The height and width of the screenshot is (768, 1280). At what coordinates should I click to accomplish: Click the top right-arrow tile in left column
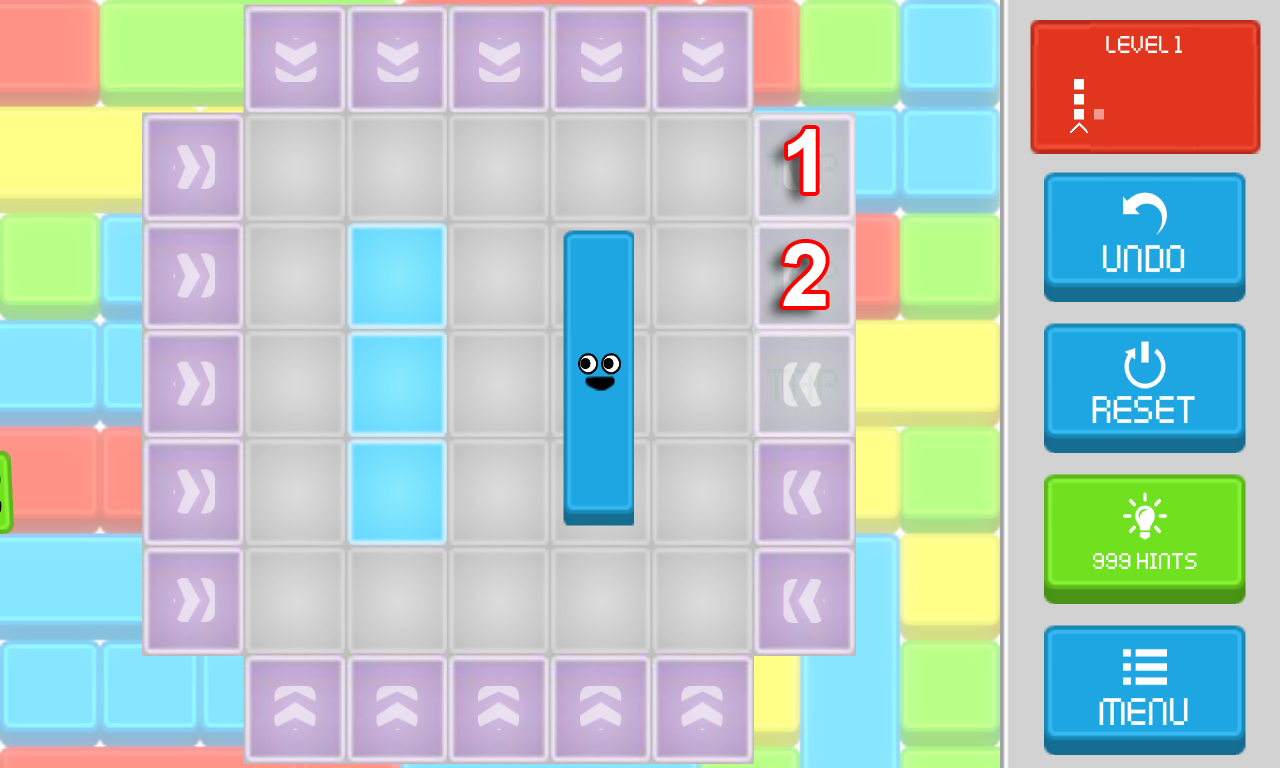193,166
